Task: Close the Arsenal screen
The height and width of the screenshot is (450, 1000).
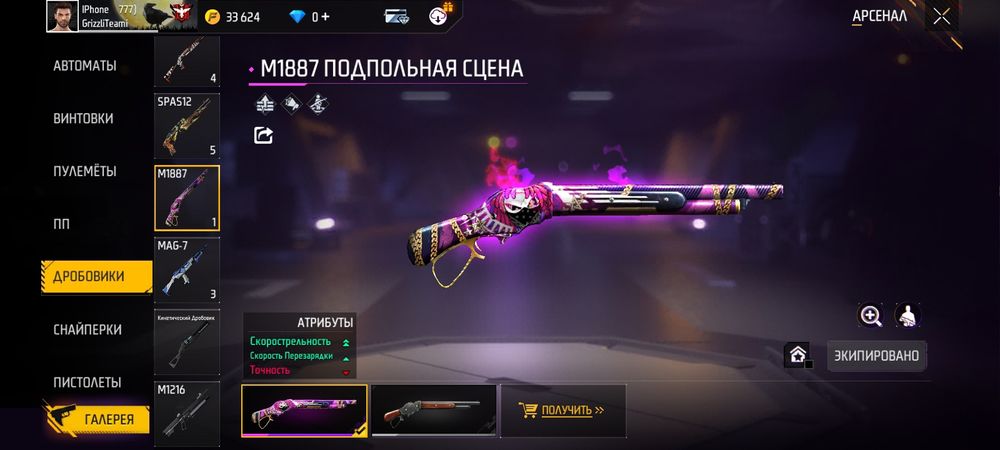Action: tap(941, 16)
